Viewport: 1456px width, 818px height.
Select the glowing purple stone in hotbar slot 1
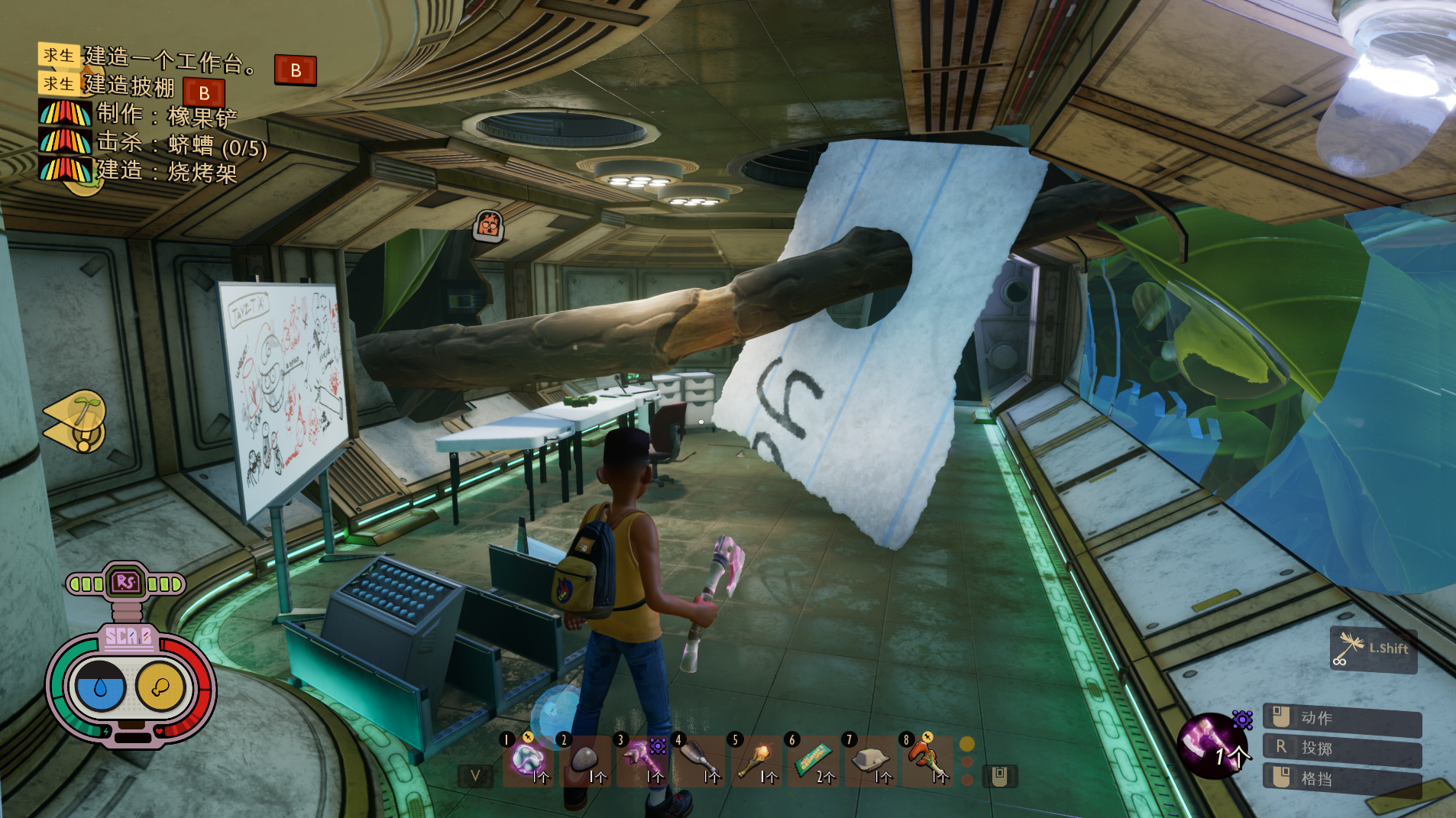click(528, 761)
